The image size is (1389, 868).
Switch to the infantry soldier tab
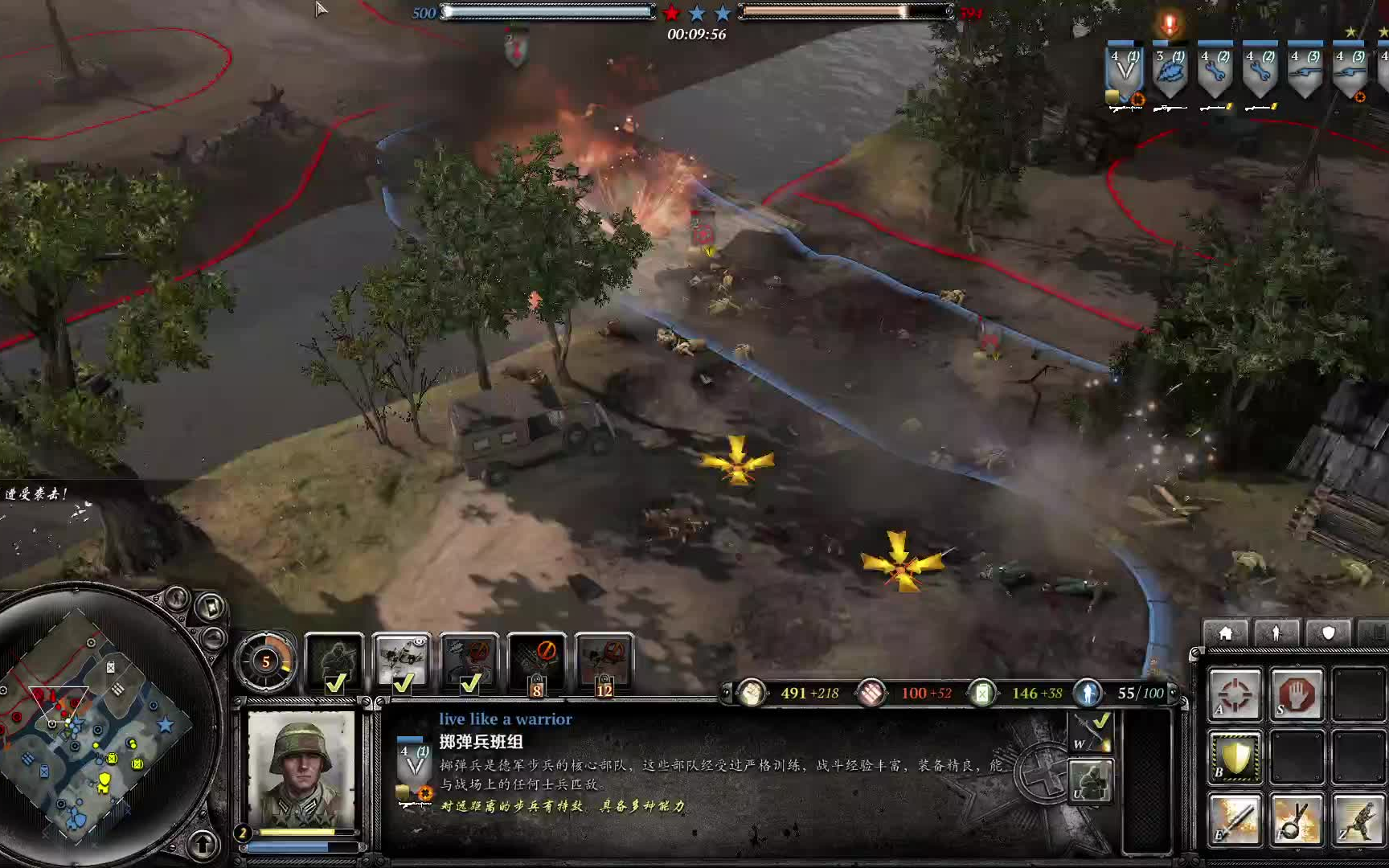[x=1276, y=633]
